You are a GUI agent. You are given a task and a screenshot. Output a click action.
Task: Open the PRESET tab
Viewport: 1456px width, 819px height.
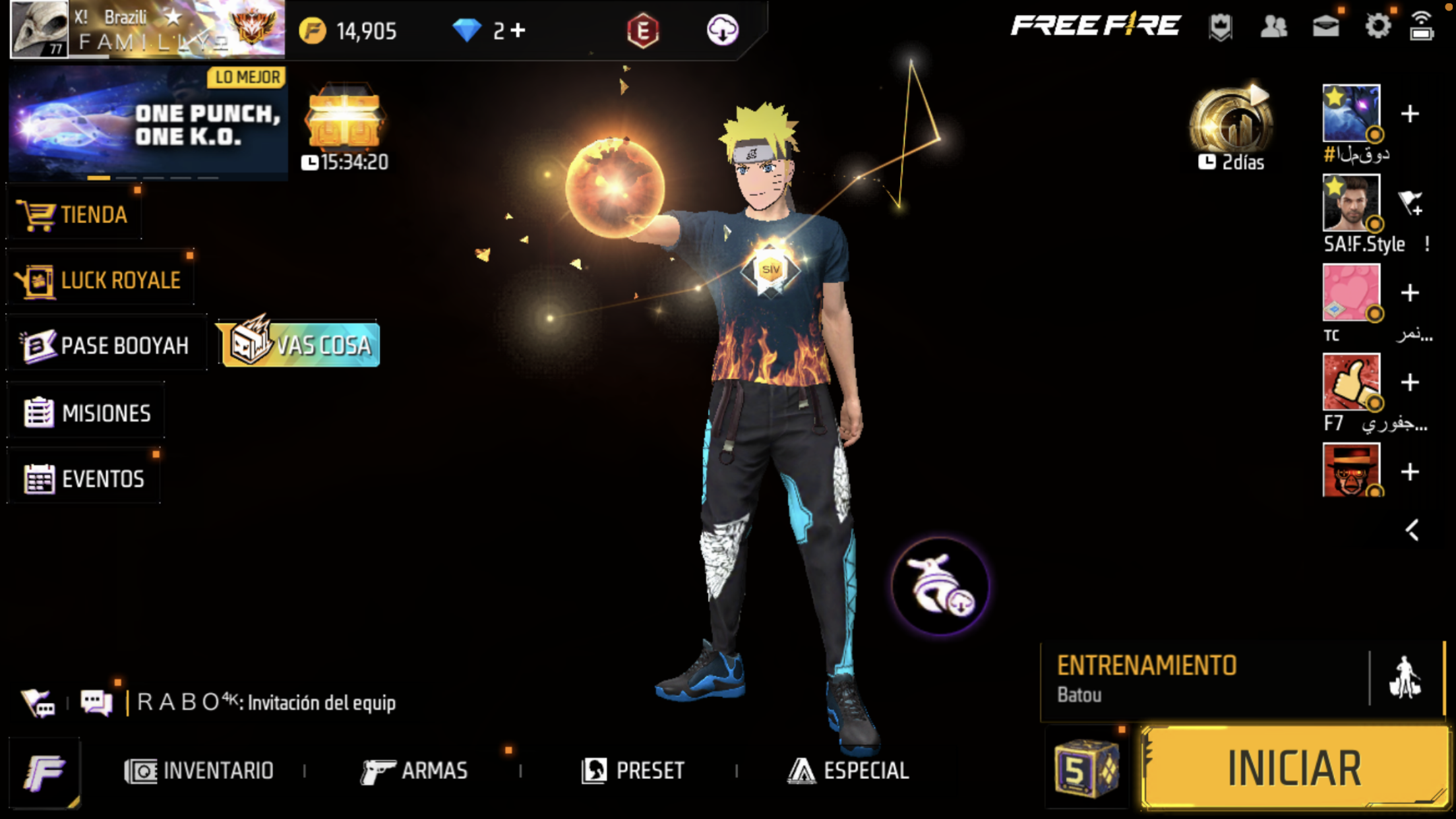tap(633, 770)
